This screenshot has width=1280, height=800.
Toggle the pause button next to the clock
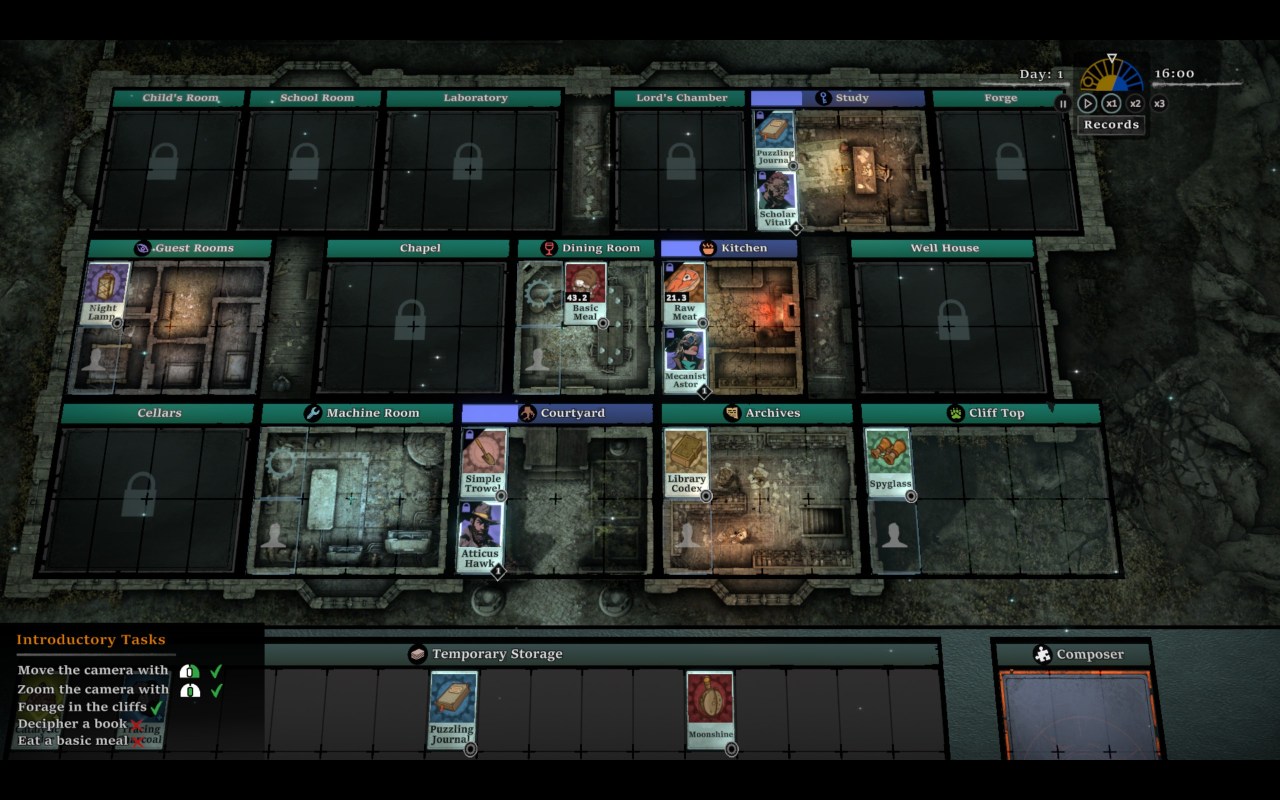[1063, 103]
